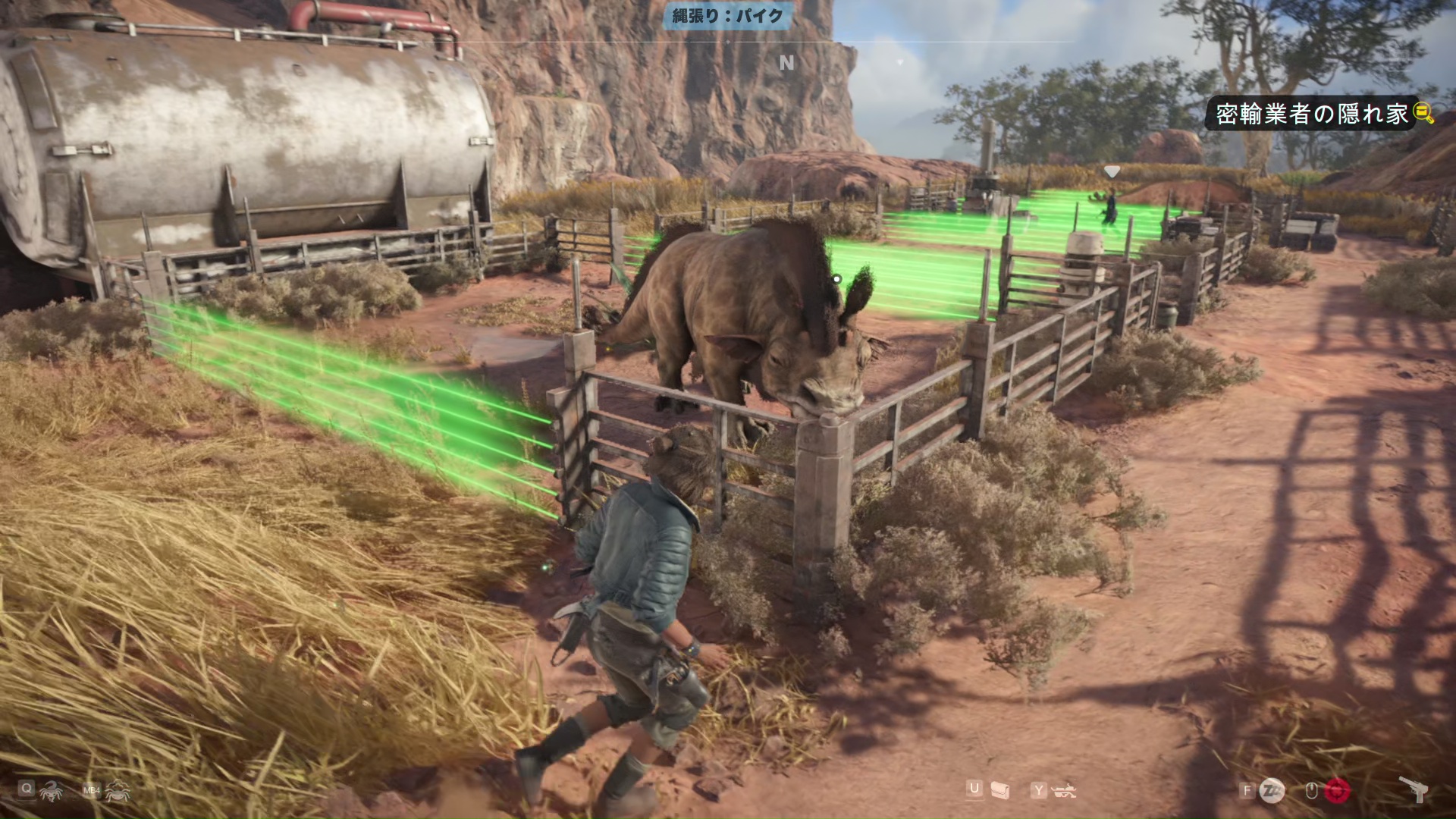Select the 密輸業者の隠れ家 objective tracker
The image size is (1456, 819).
click(1311, 114)
